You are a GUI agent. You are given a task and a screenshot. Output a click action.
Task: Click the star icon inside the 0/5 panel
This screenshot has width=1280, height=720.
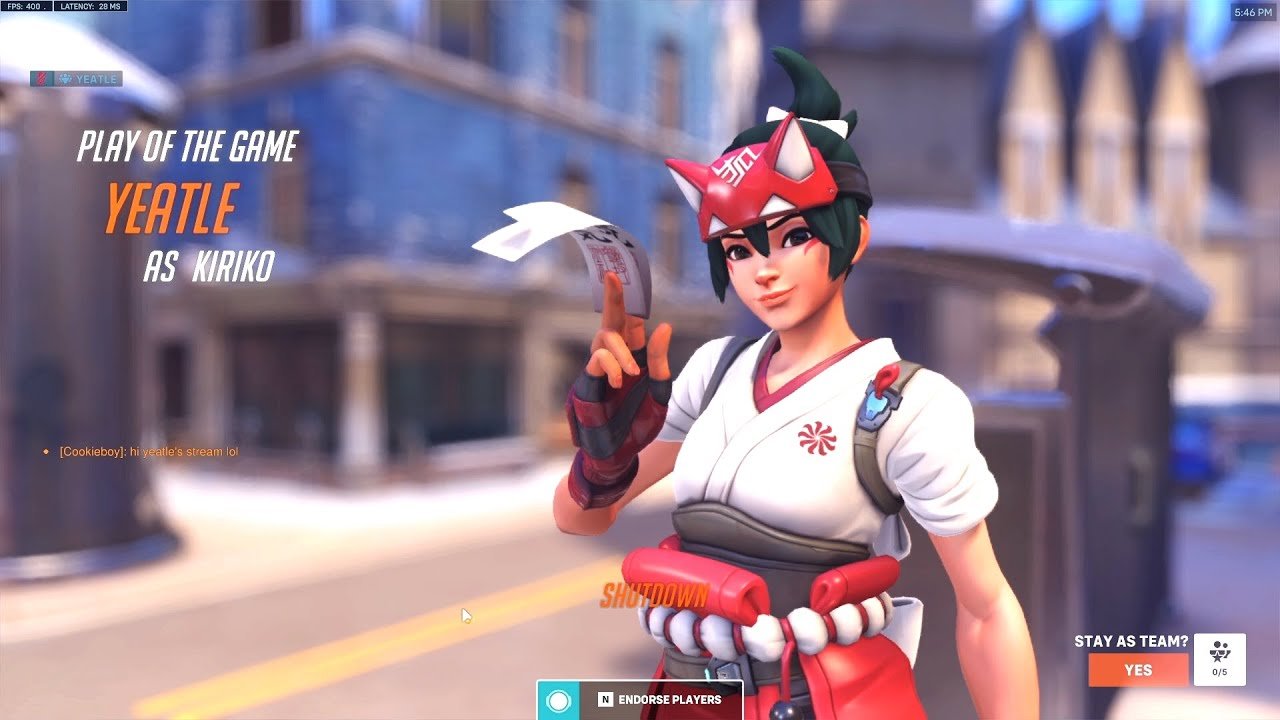[x=1218, y=656]
